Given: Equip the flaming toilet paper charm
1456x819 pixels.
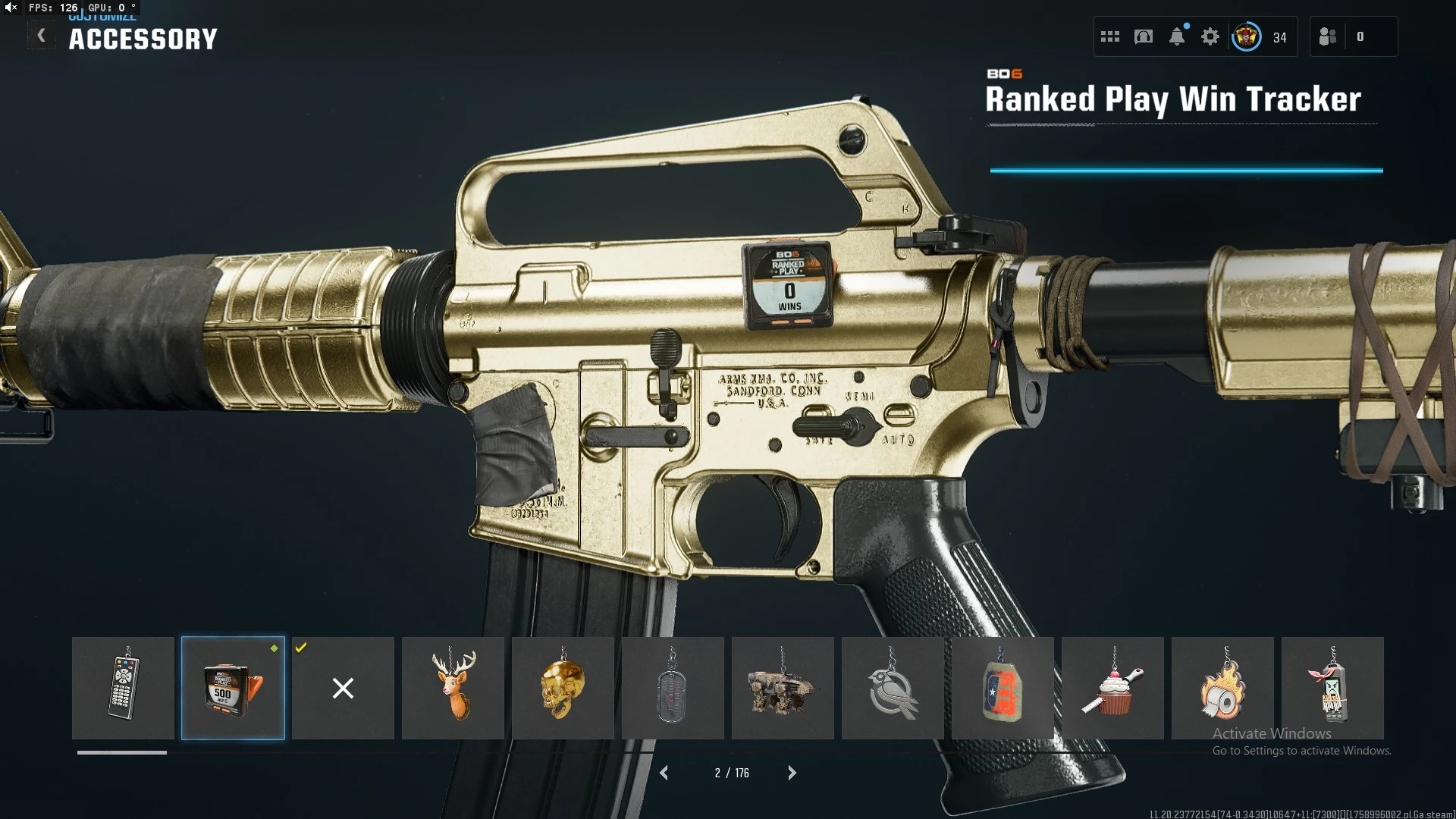Looking at the screenshot, I should click(1222, 688).
